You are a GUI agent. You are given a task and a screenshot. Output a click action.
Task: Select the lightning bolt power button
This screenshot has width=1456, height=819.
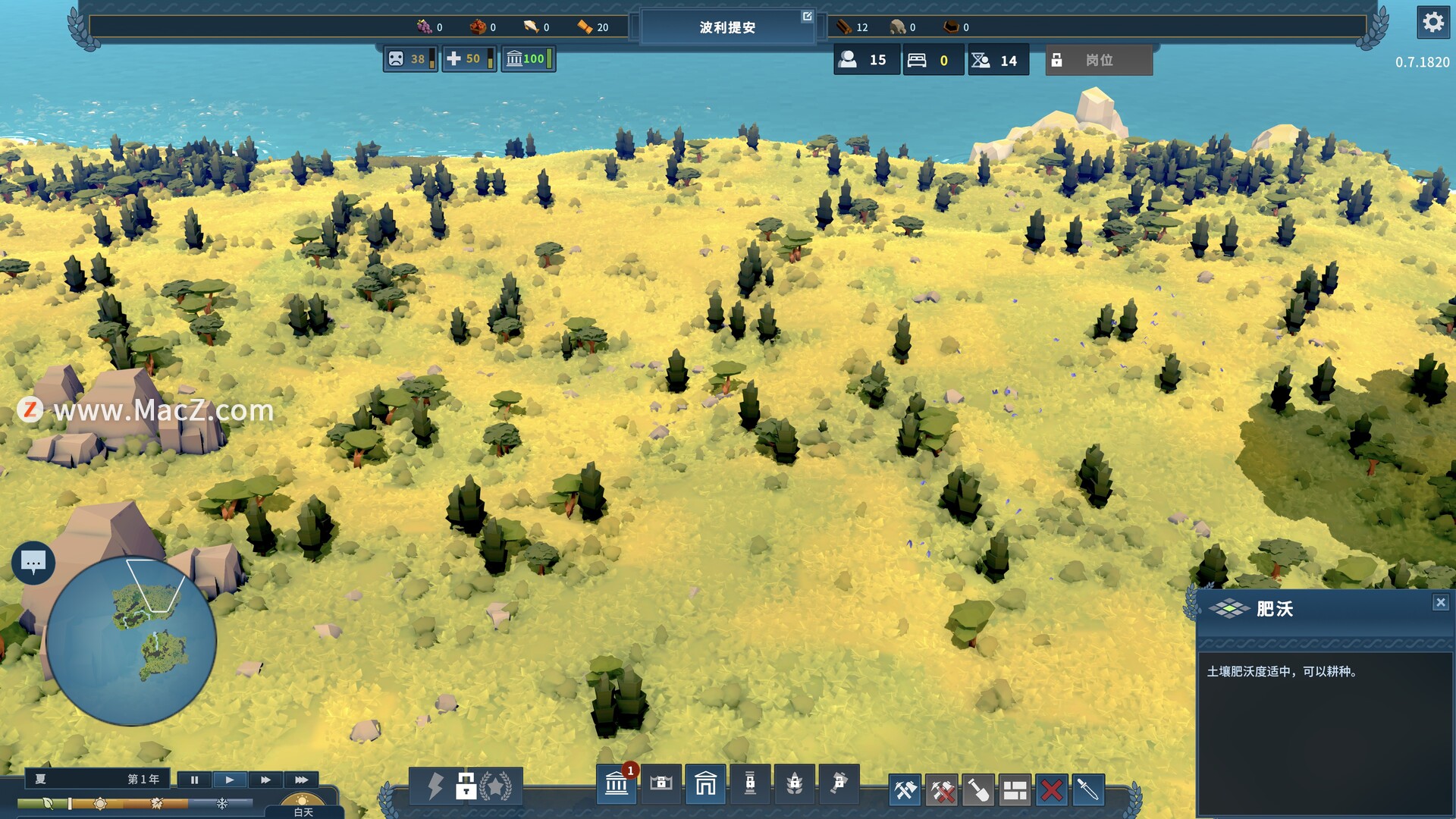coord(435,786)
